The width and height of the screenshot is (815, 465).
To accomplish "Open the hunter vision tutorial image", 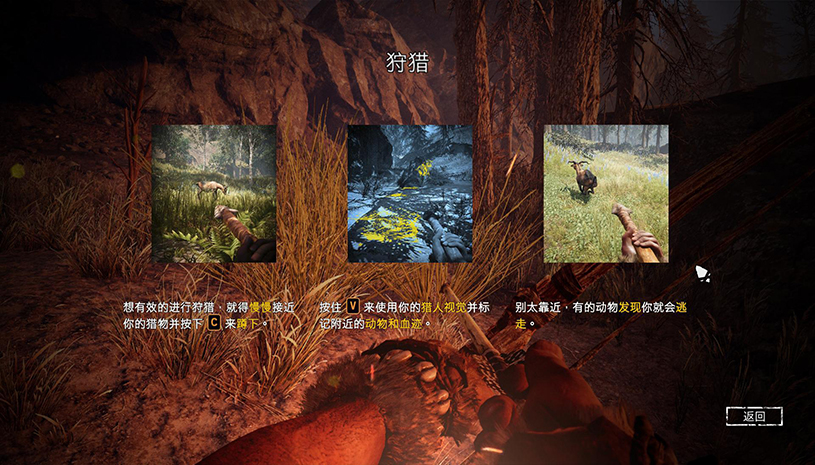I will (x=410, y=194).
